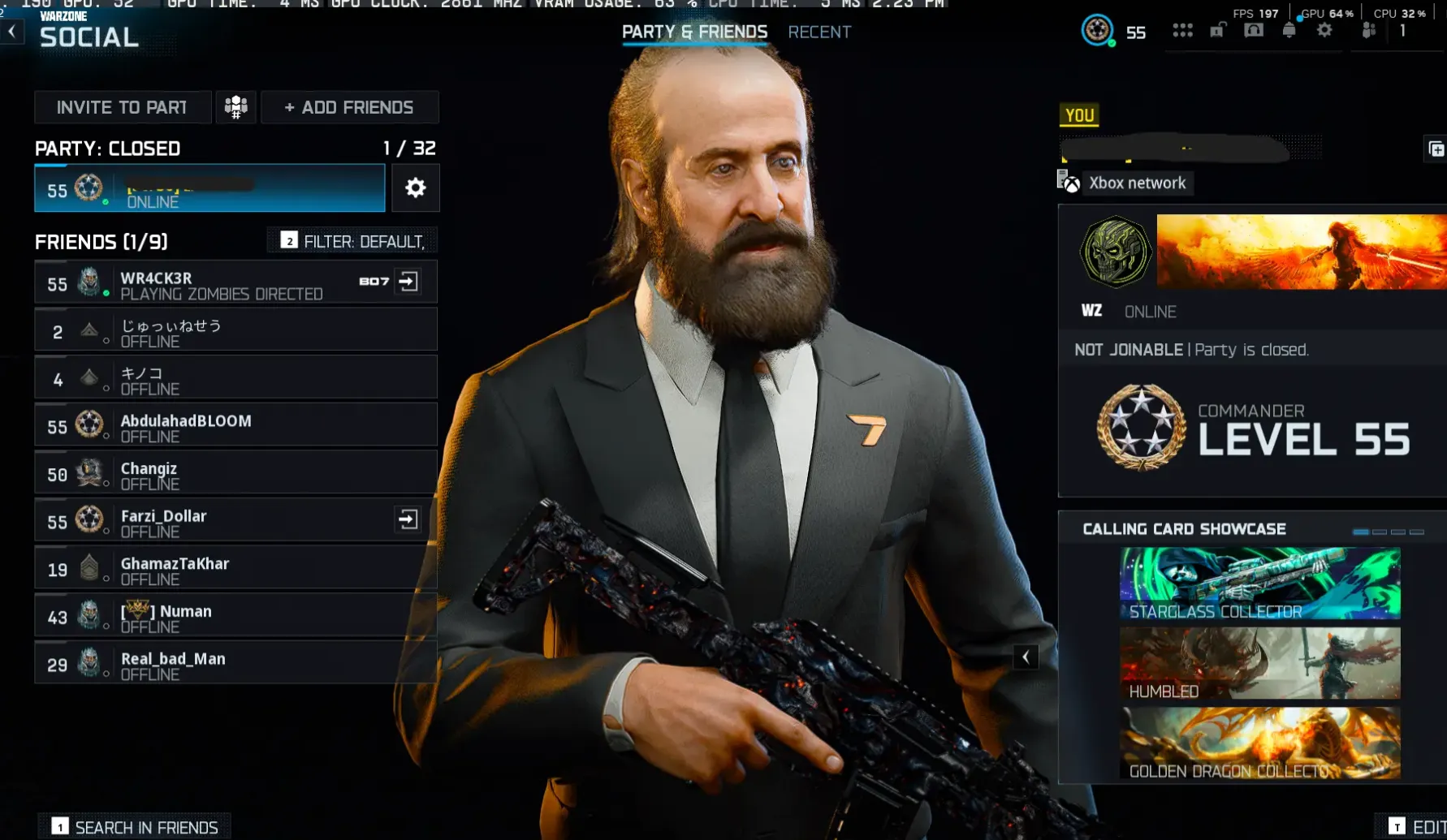Click the account lock icon in top bar
This screenshot has width=1447, height=840.
[x=1216, y=31]
